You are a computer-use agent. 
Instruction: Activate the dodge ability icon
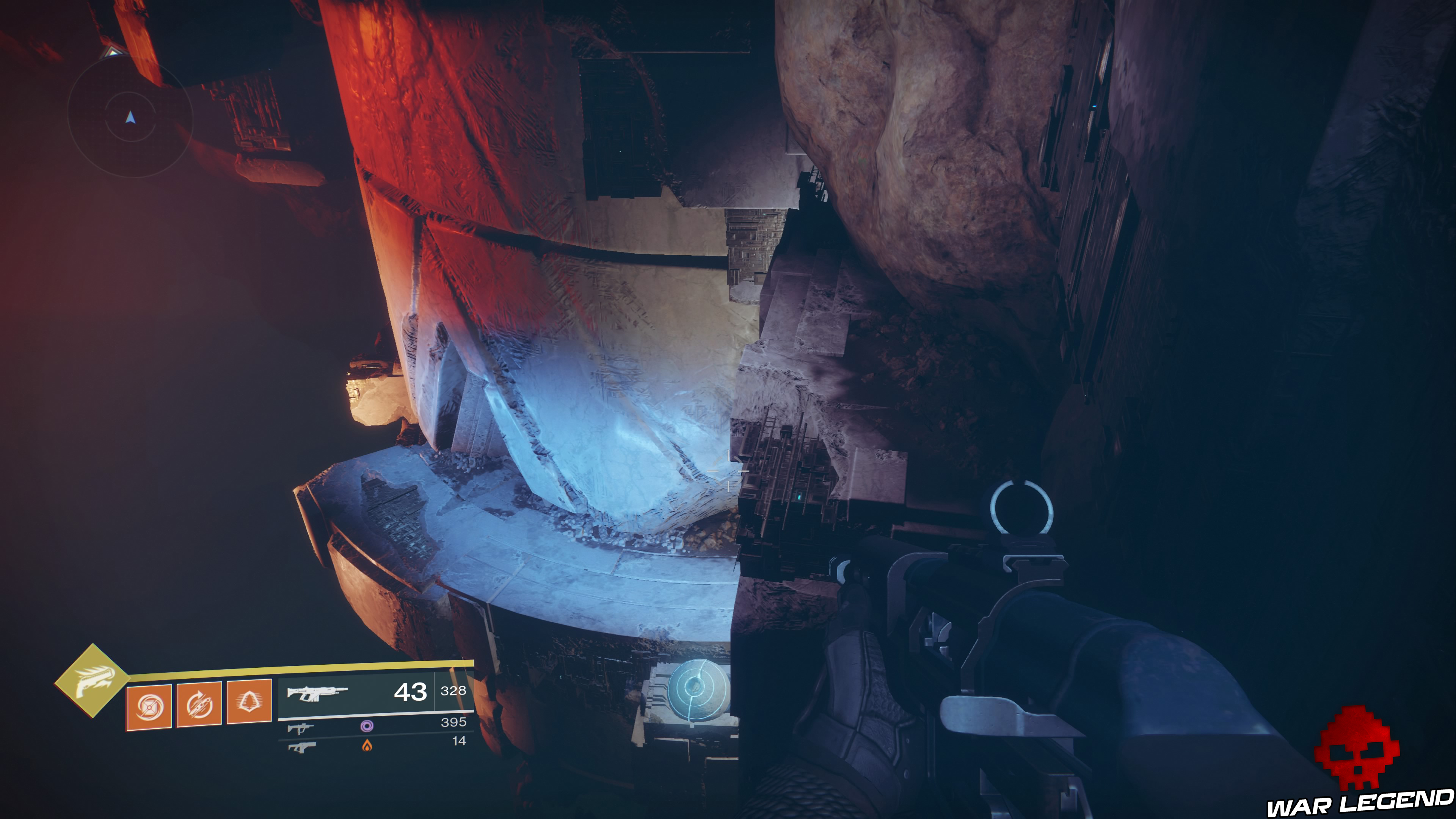(x=199, y=705)
